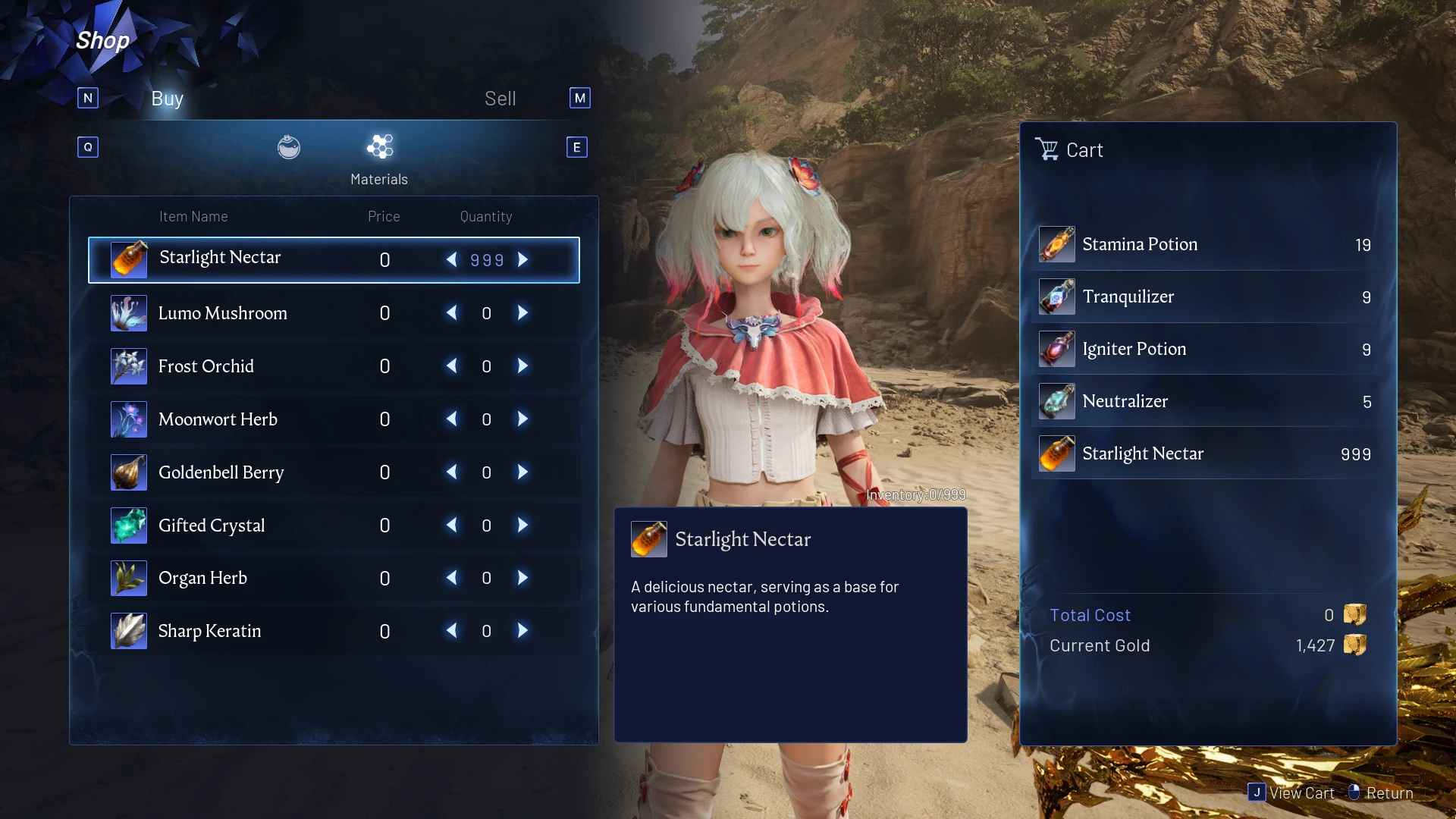Screen dimensions: 1456x819
Task: Decrease Starlight Nectar quantity
Action: click(452, 260)
